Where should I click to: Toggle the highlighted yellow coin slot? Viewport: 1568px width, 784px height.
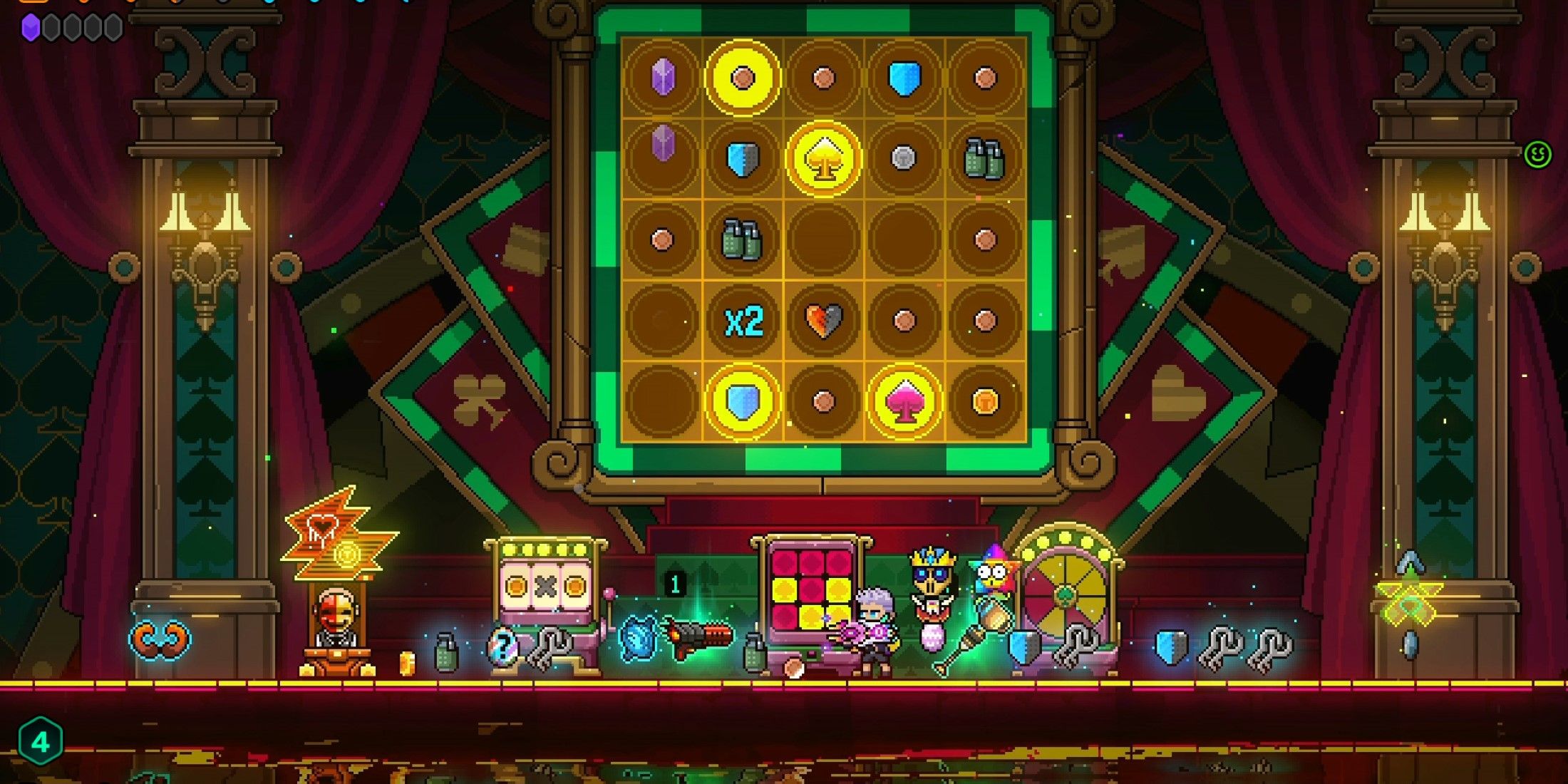coord(743,78)
